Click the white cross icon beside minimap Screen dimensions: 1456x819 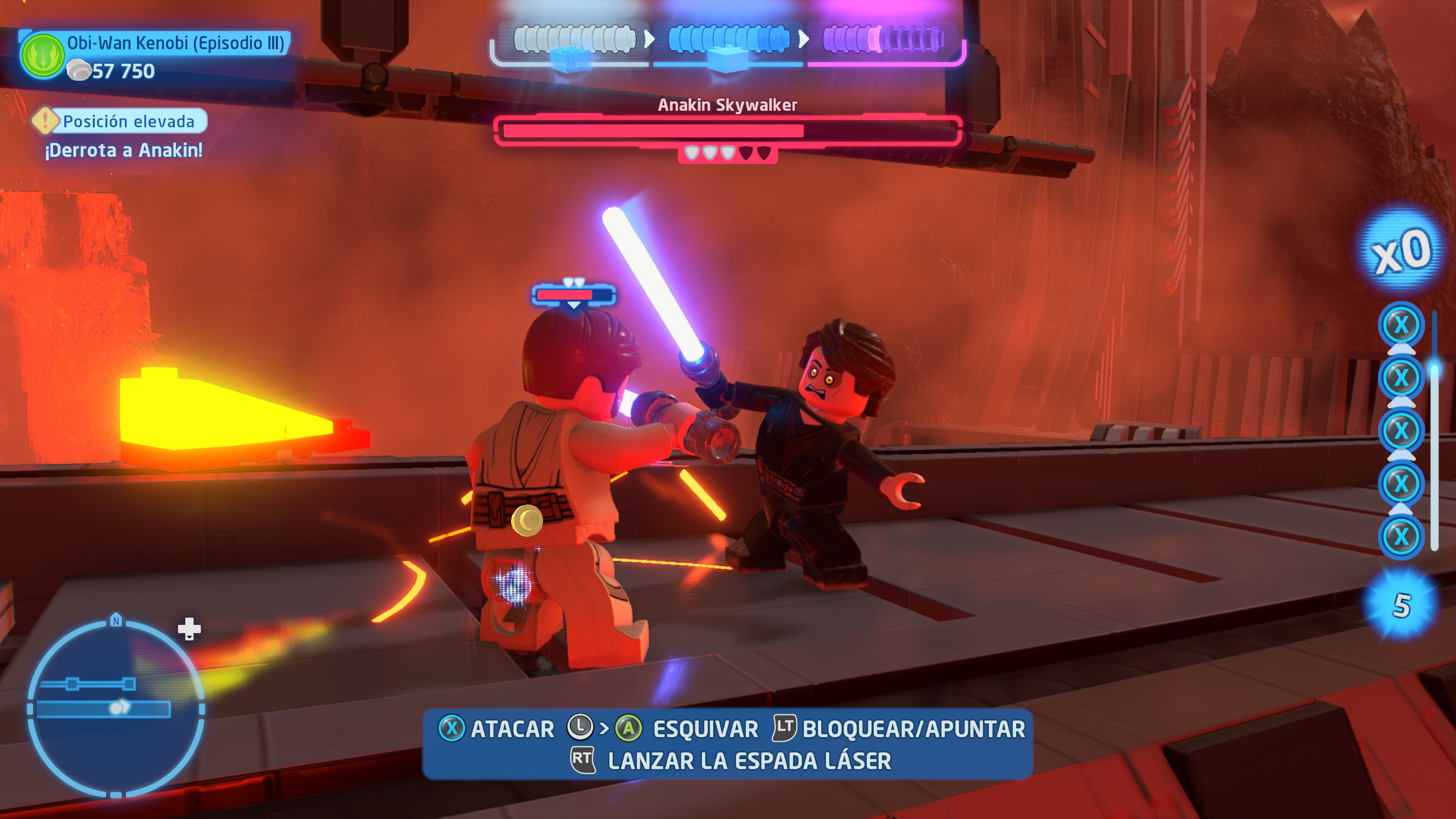[189, 628]
